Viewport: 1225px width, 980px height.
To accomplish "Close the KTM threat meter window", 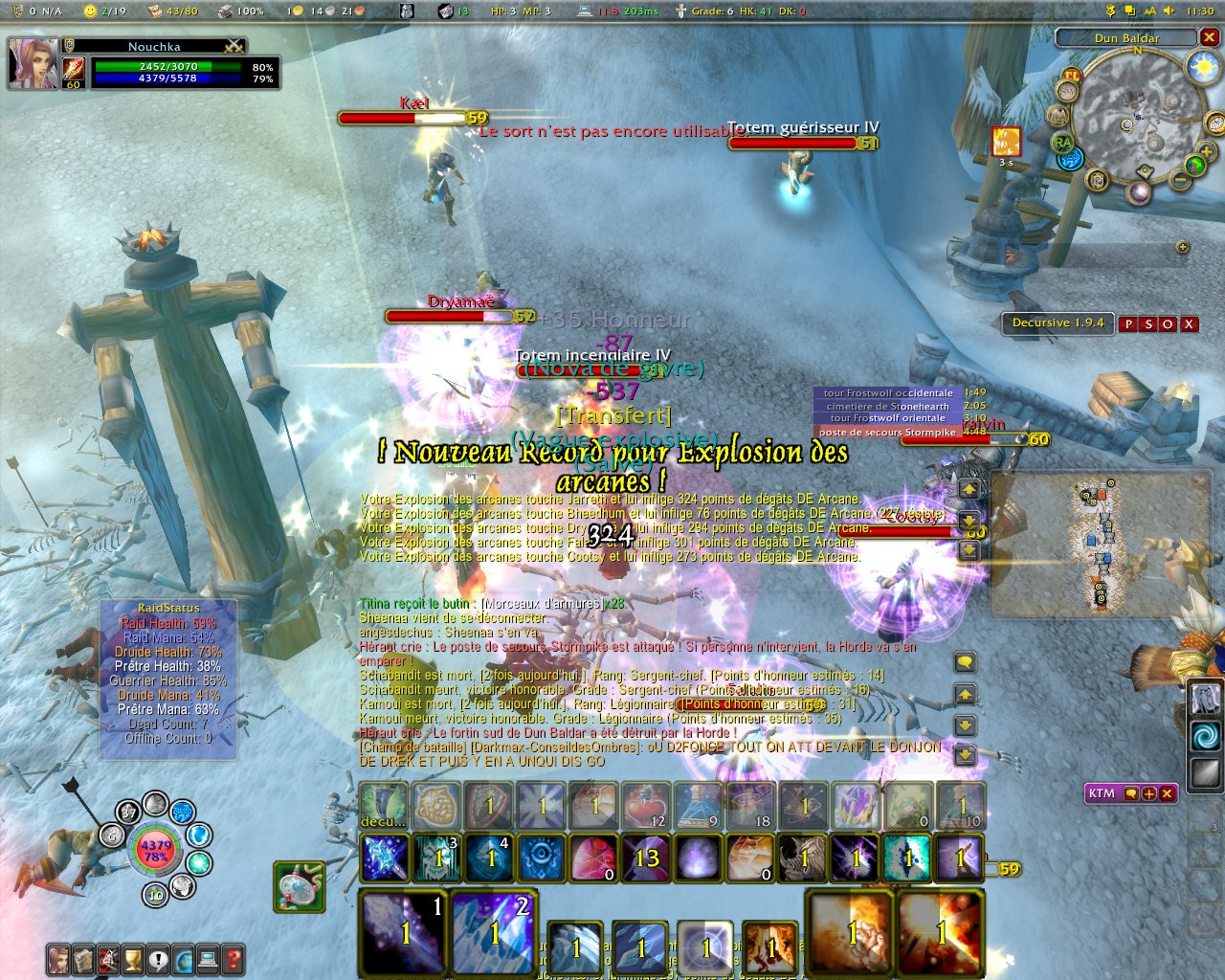I will pos(1167,793).
